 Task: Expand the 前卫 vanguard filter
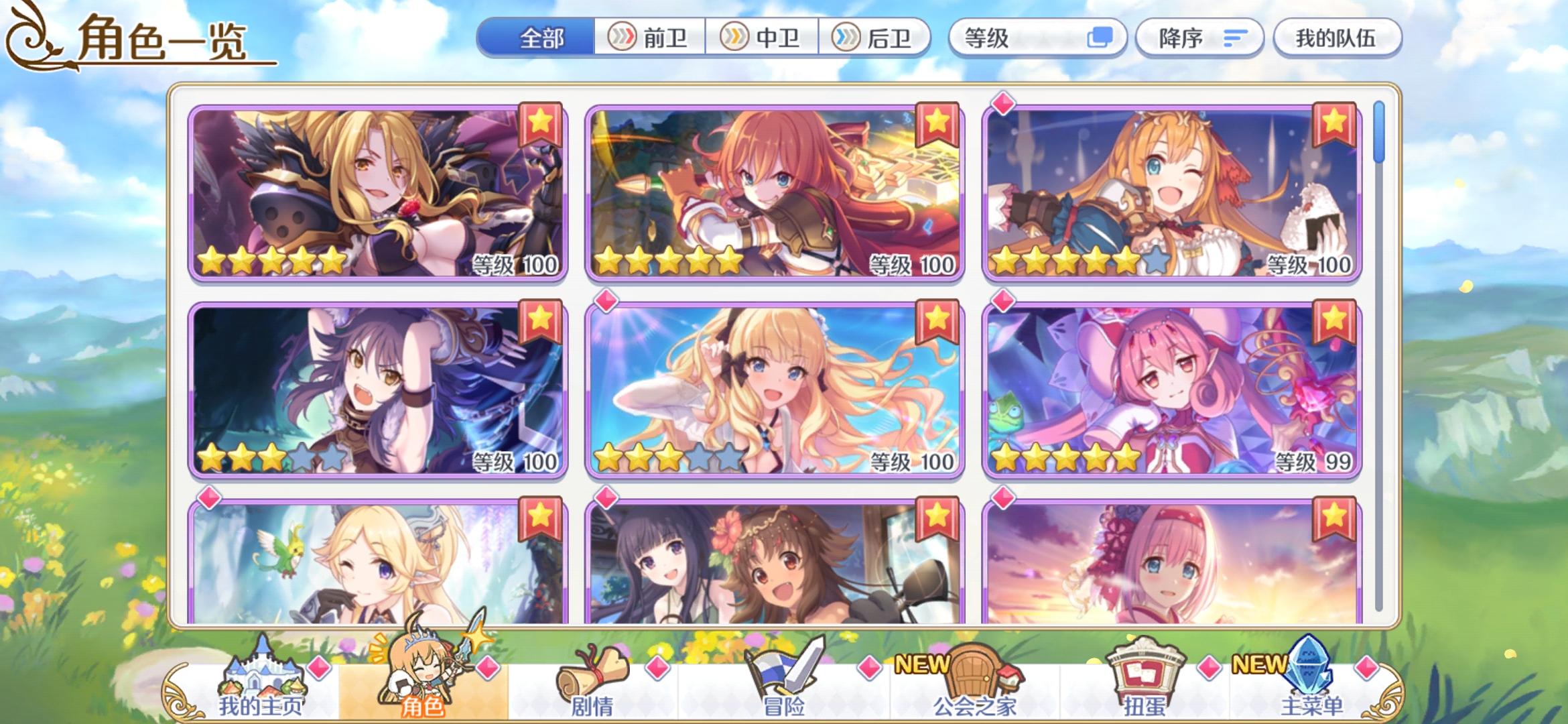(x=652, y=38)
